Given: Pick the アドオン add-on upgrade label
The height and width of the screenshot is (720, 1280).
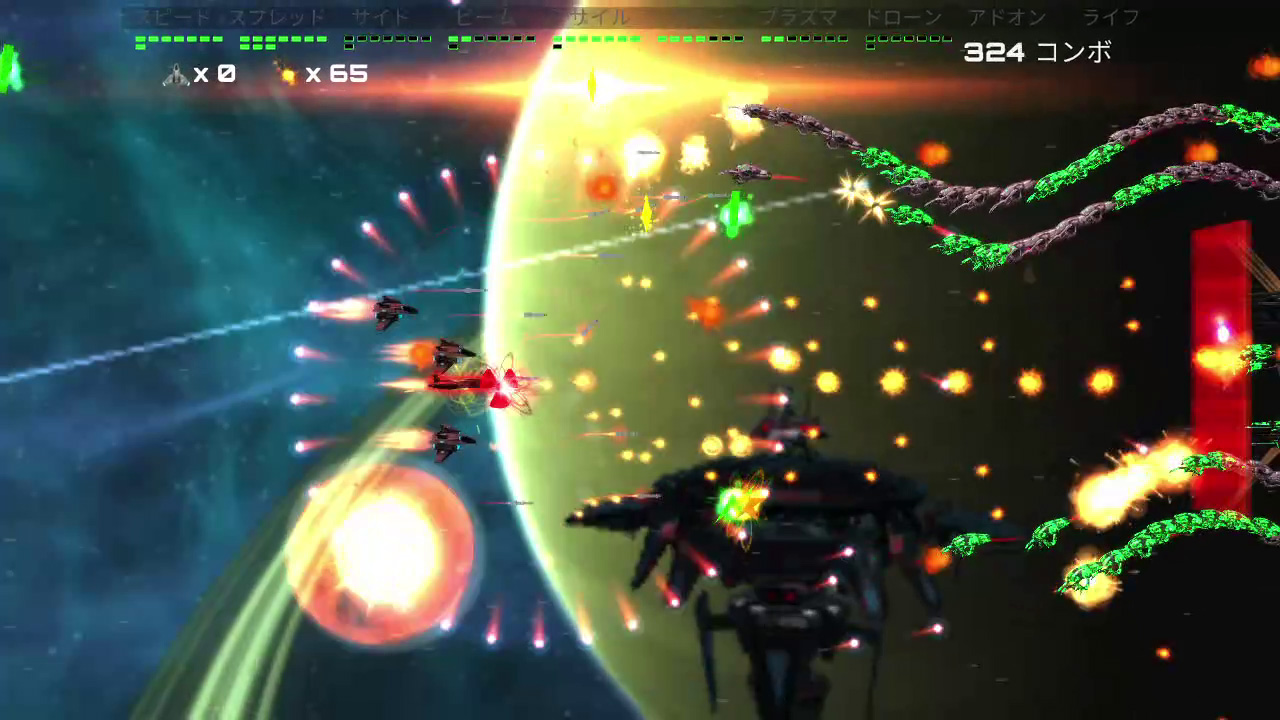Looking at the screenshot, I should 1007,18.
